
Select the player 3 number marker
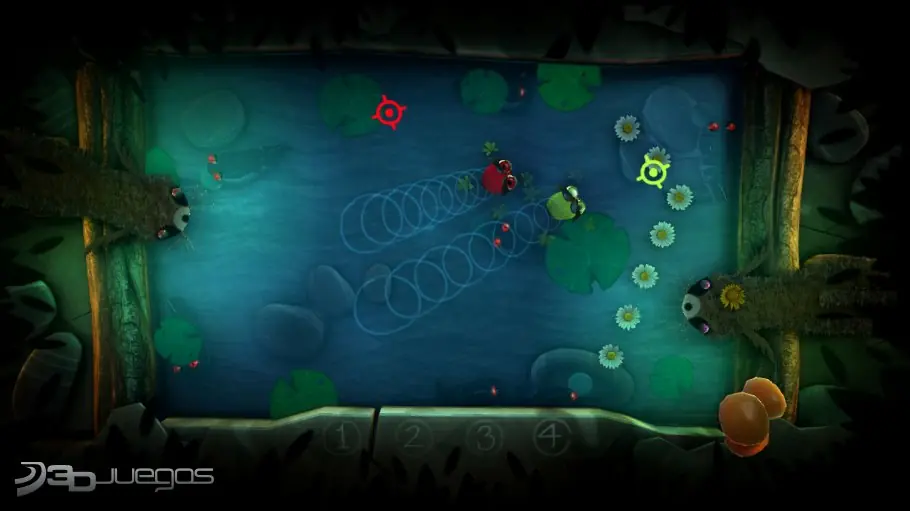[484, 436]
